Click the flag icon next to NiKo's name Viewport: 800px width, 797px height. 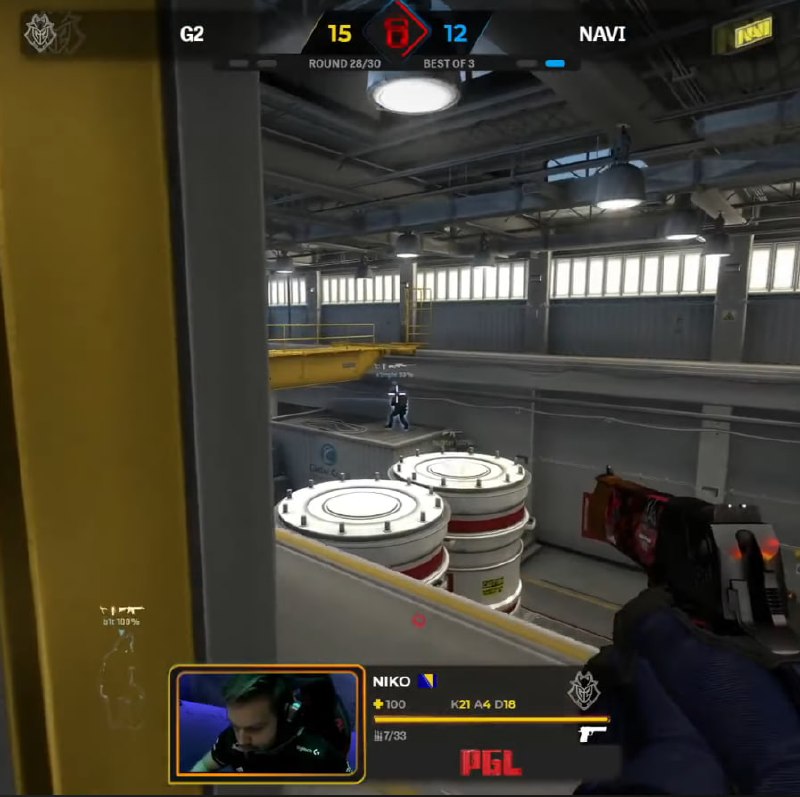(x=427, y=681)
